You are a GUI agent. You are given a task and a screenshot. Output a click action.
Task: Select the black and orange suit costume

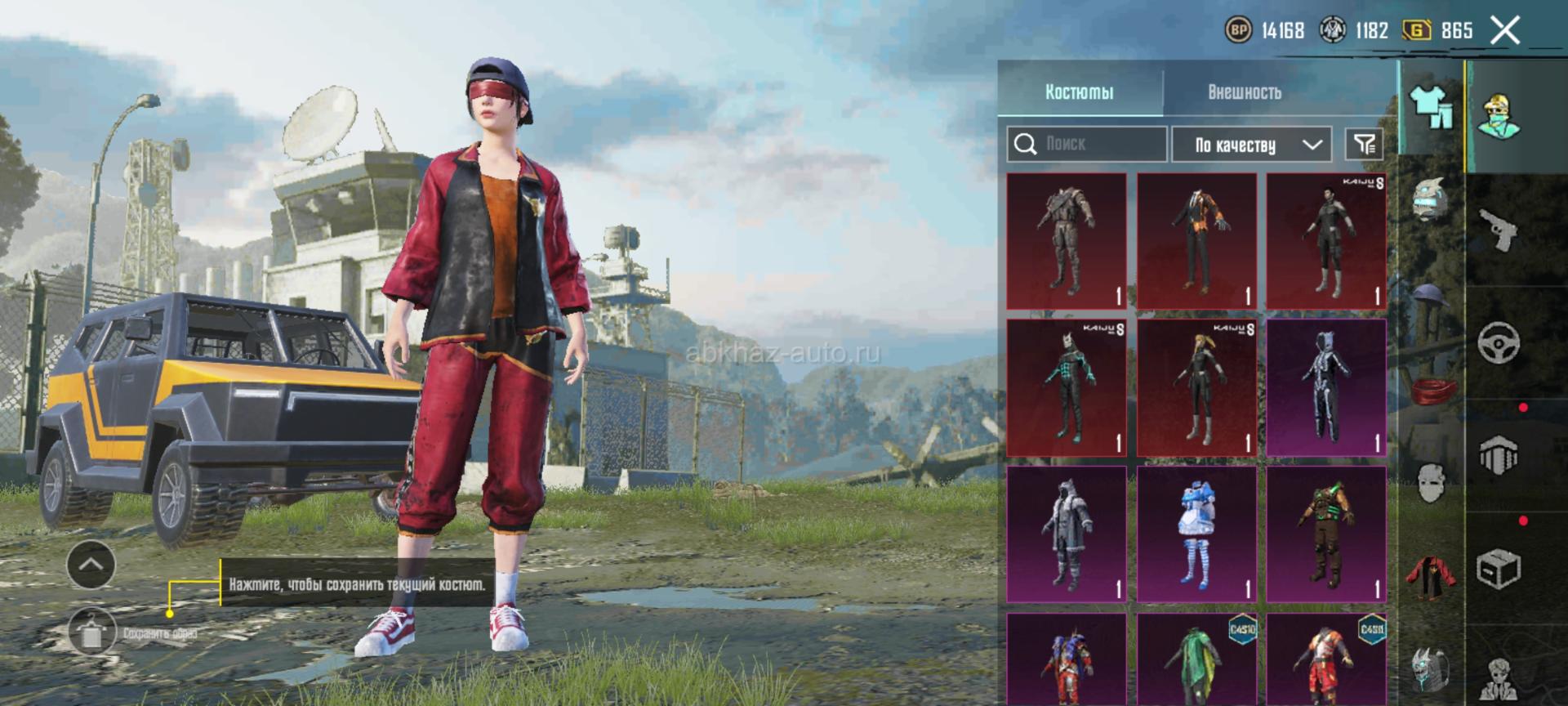[1196, 241]
